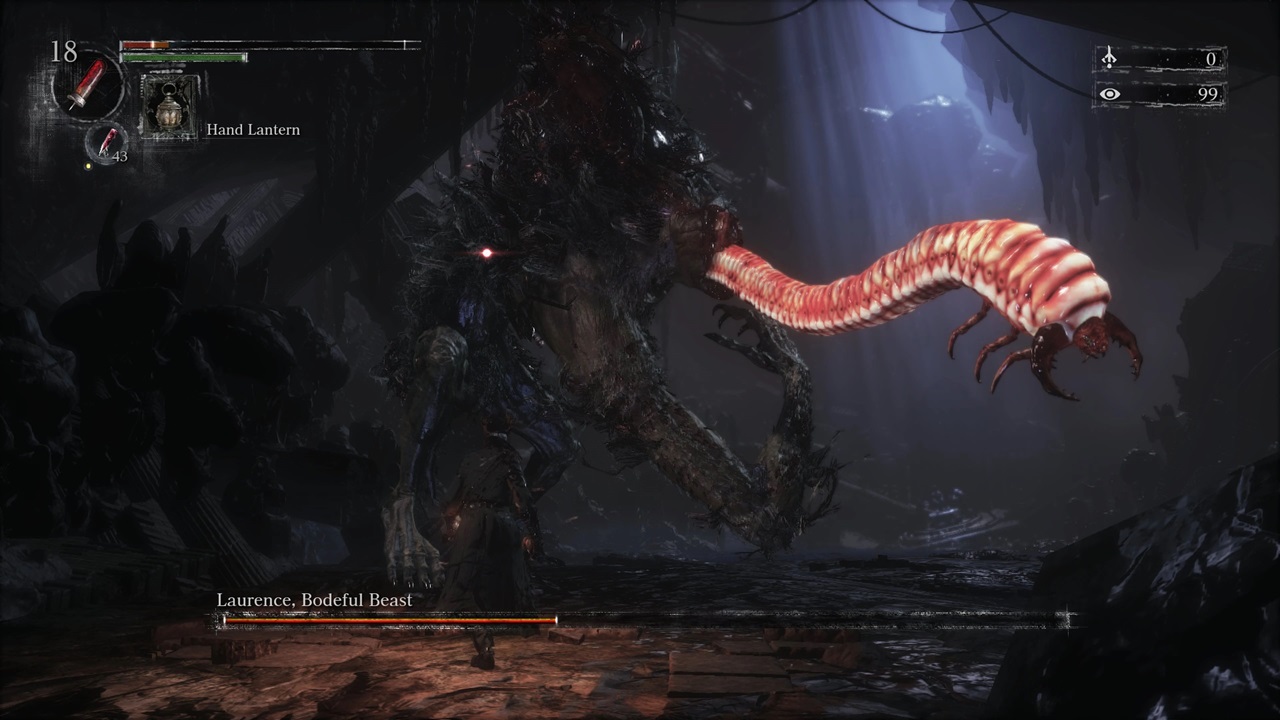Select the Blood Vial item slot
Viewport: 1280px width, 720px height.
click(x=88, y=86)
